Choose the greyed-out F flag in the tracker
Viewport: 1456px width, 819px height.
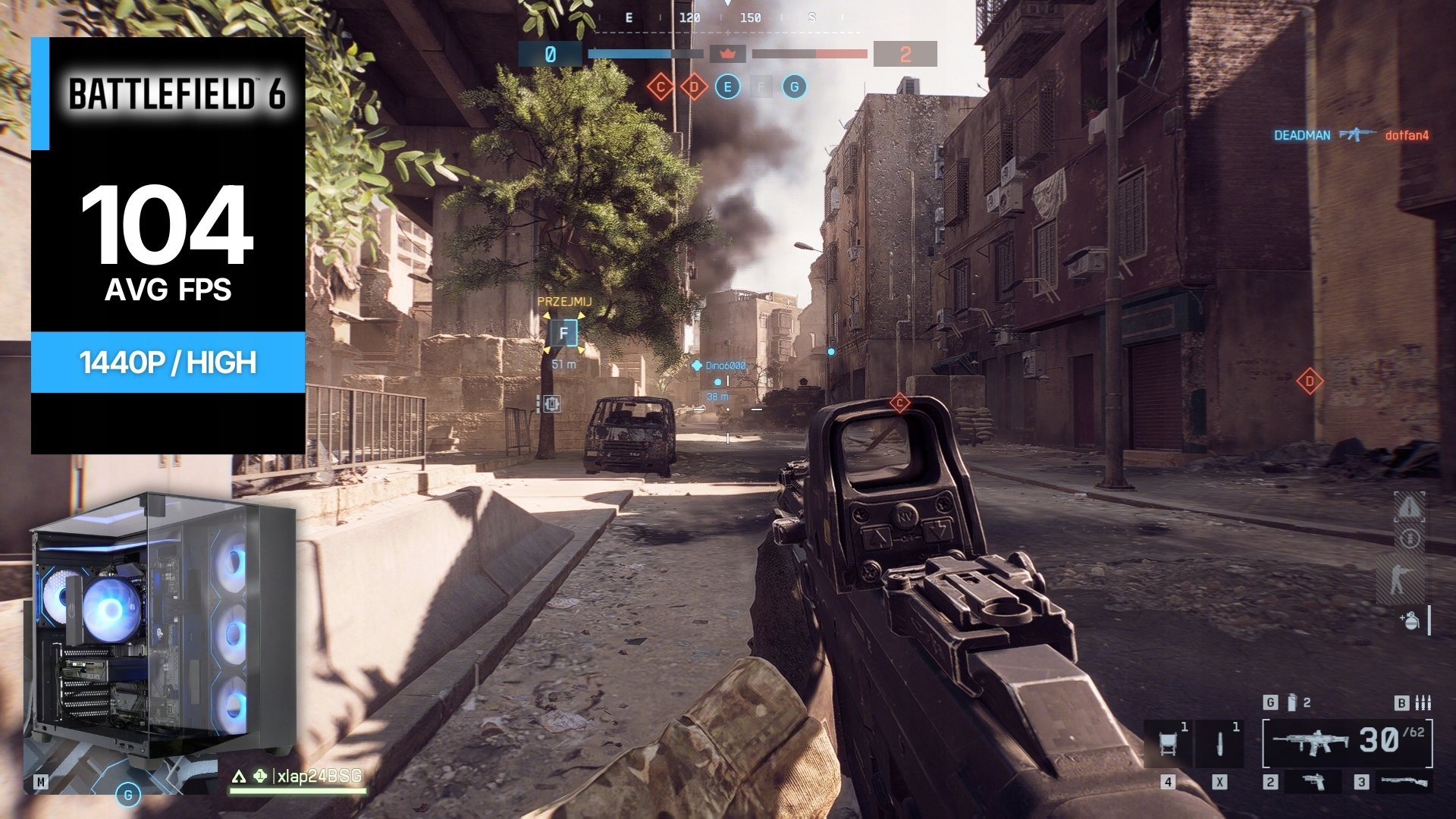click(761, 87)
